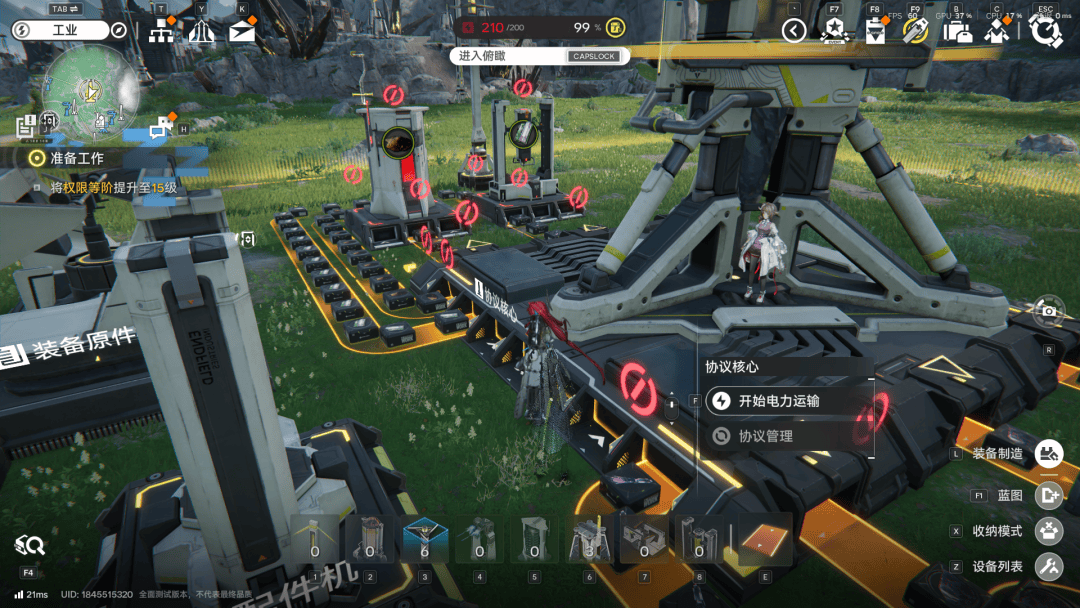Open the 准备工作 quest tracker
The image size is (1080, 608).
[78, 158]
